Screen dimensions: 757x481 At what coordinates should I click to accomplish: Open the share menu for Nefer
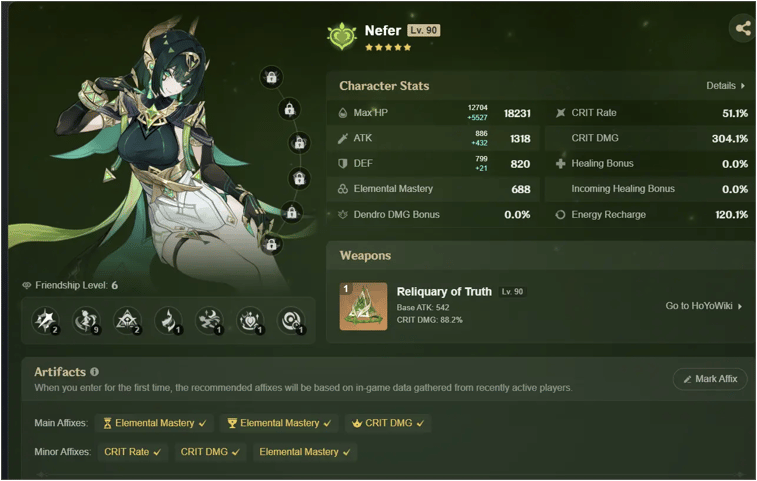coord(743,28)
